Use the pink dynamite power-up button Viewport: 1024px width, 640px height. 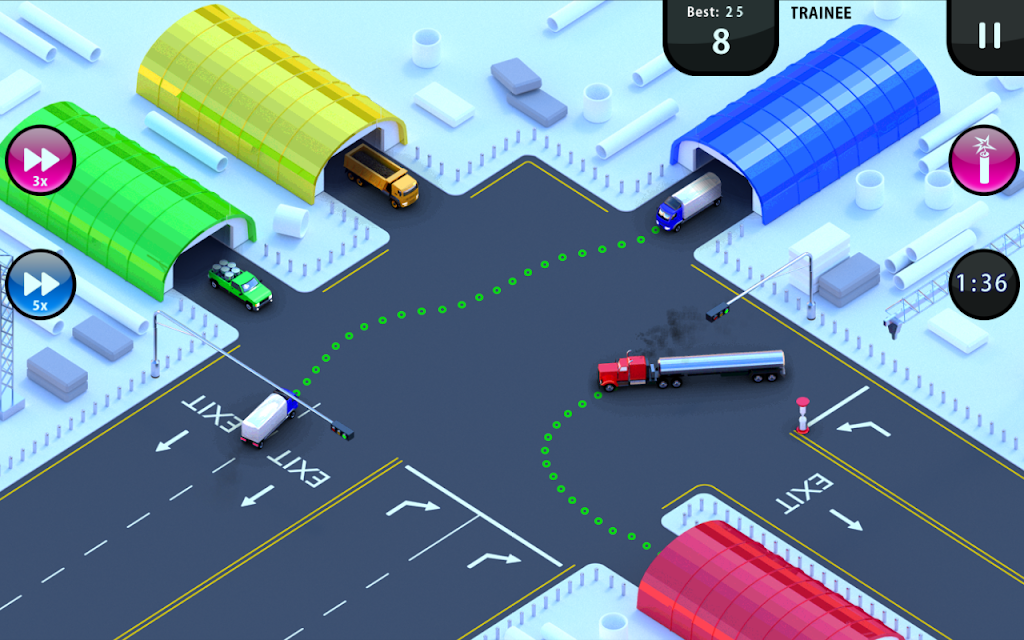[x=984, y=160]
